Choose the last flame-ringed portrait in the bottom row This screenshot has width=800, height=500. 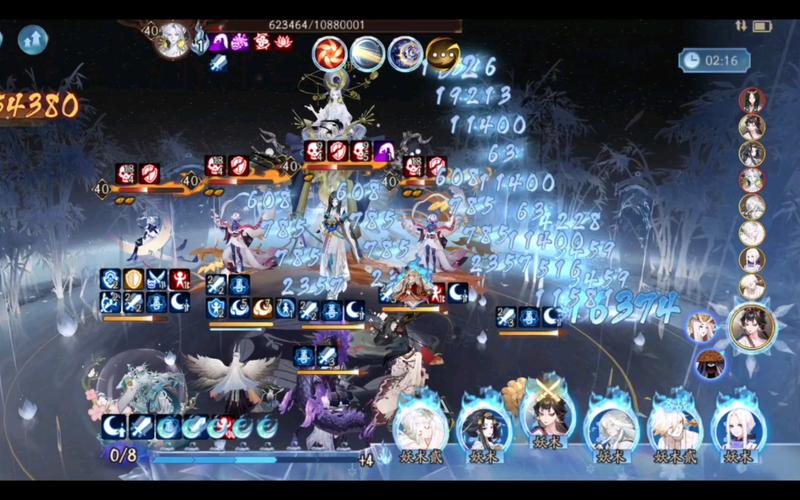(x=737, y=427)
